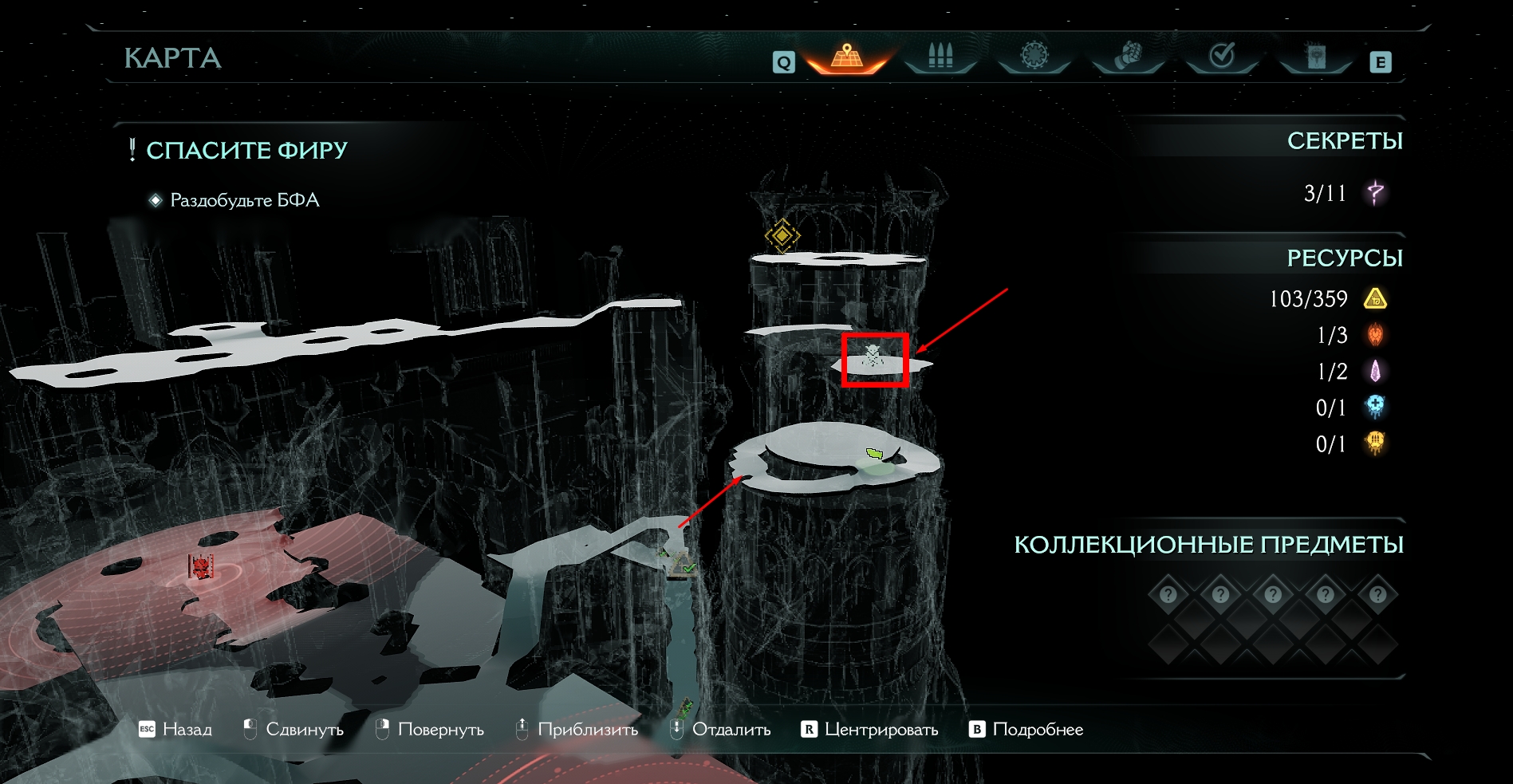Click the yellow diamond objective marker
This screenshot has height=784, width=1513.
click(x=782, y=235)
